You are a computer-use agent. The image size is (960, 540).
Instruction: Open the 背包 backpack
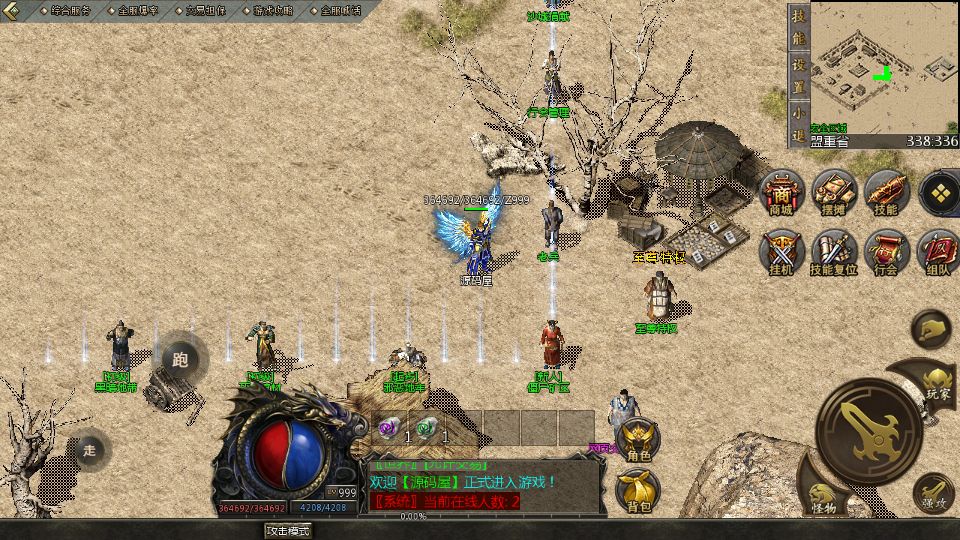638,491
